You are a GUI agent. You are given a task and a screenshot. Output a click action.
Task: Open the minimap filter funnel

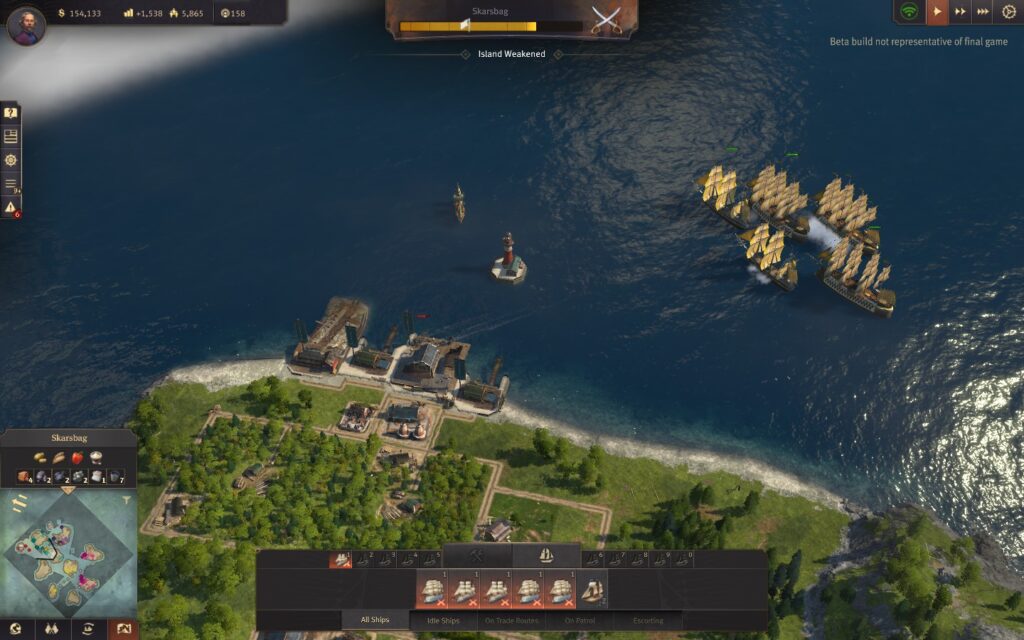point(127,498)
